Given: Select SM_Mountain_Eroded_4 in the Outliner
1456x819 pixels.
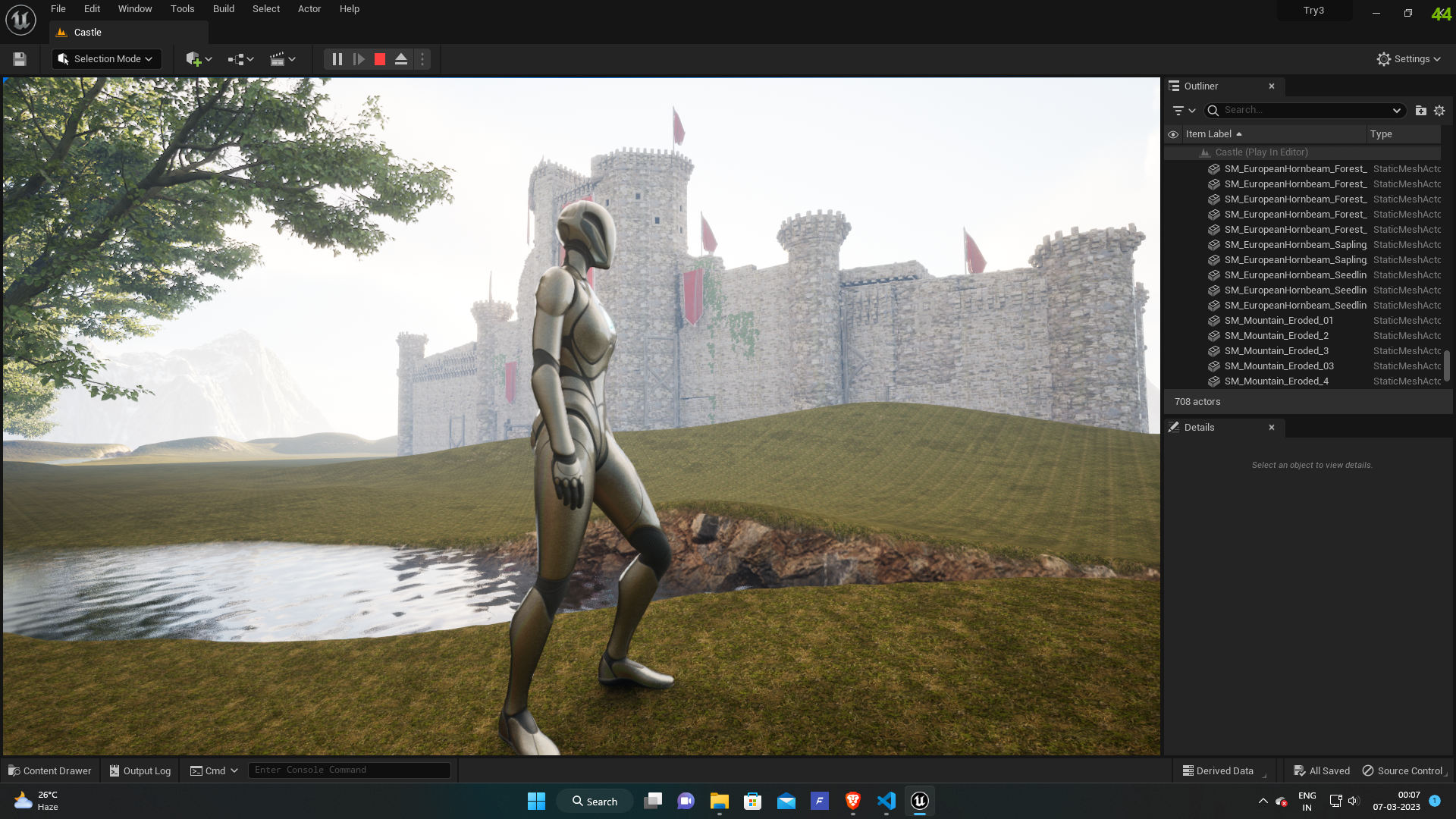Looking at the screenshot, I should 1276,381.
